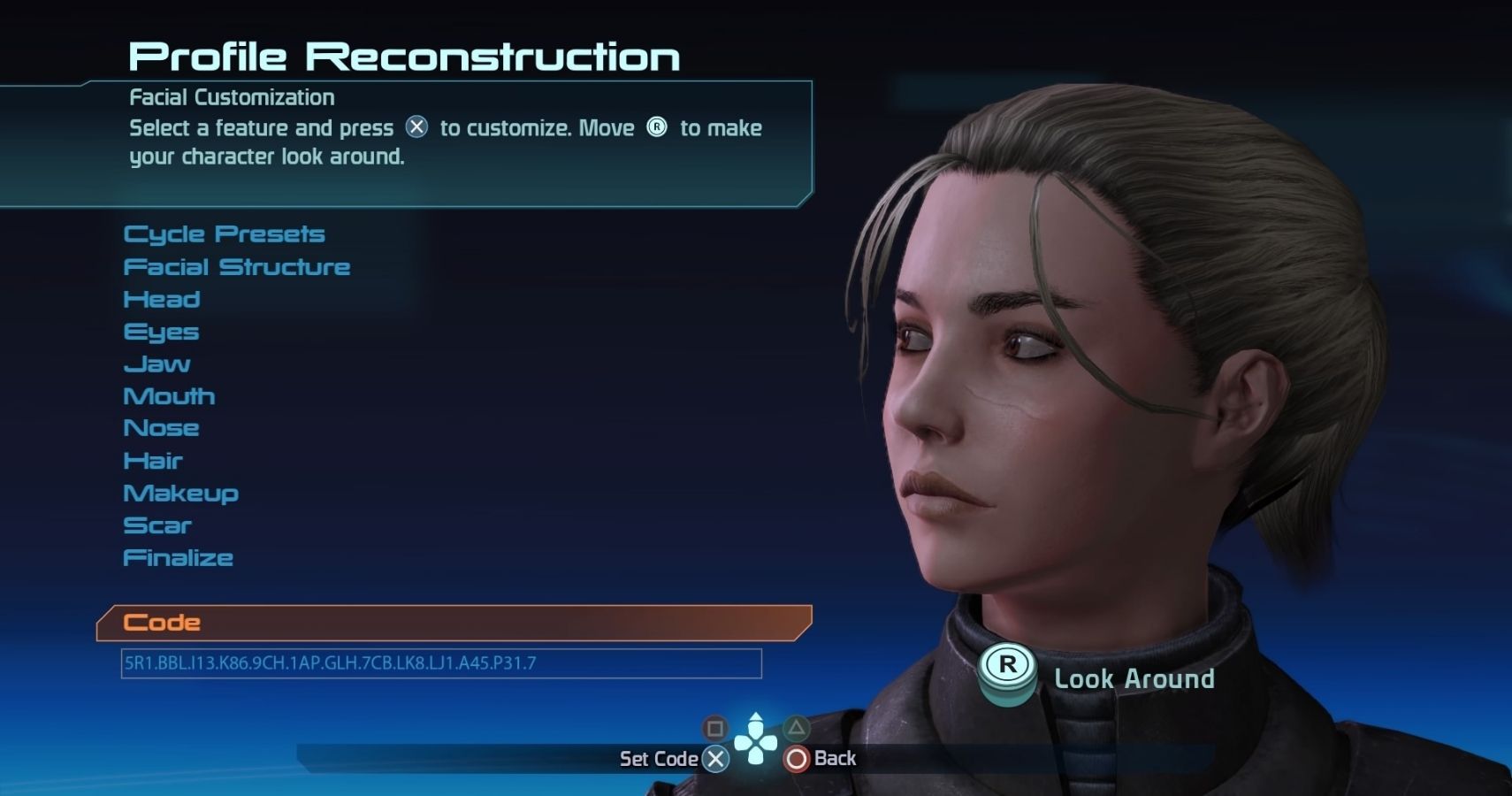Open Facial Structure customization
The width and height of the screenshot is (1512, 796).
(x=236, y=267)
